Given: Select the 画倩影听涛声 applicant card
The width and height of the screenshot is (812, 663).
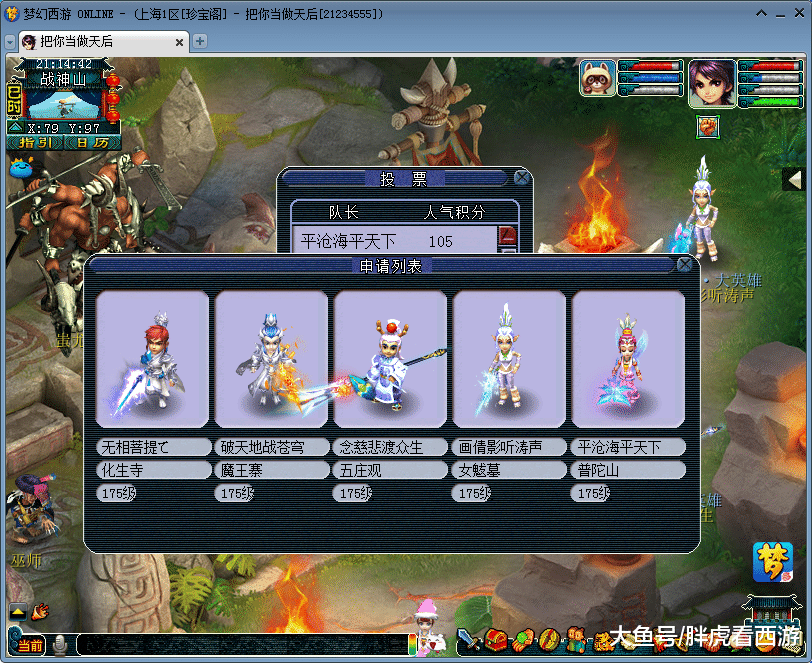Looking at the screenshot, I should 509,359.
